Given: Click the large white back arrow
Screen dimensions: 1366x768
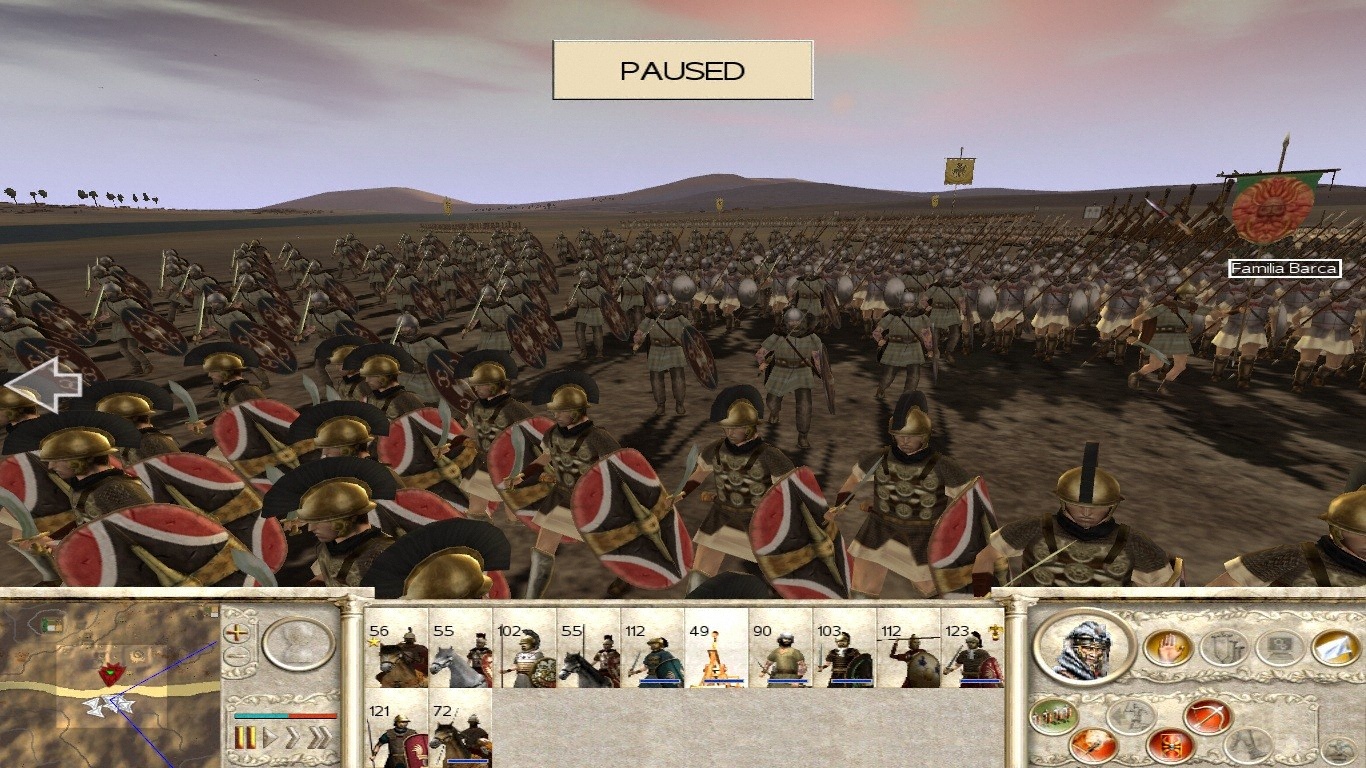Looking at the screenshot, I should [x=45, y=385].
